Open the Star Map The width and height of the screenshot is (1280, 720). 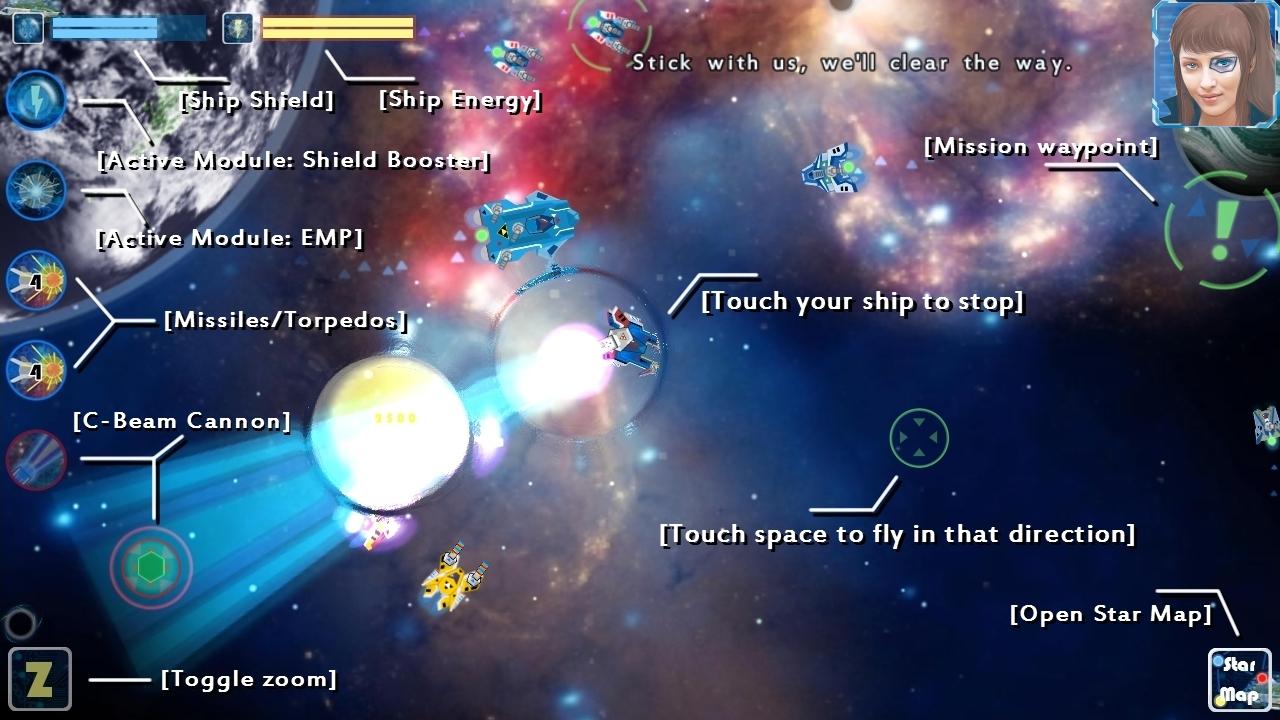coord(1238,678)
